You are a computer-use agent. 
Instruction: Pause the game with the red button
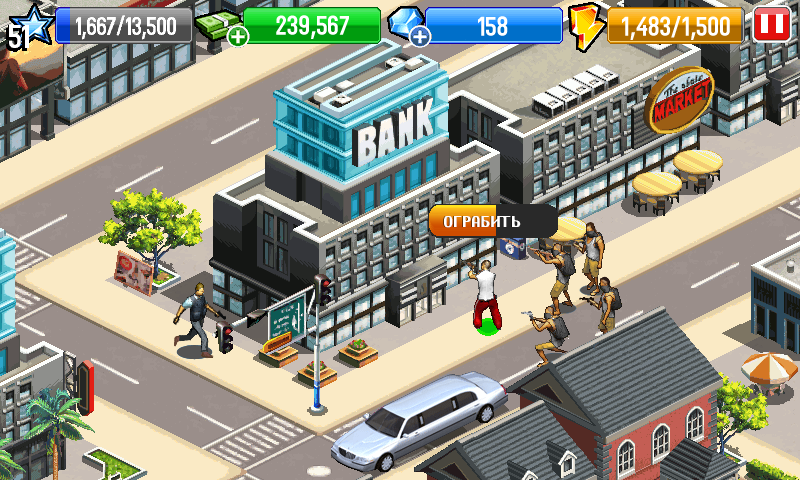coord(770,24)
